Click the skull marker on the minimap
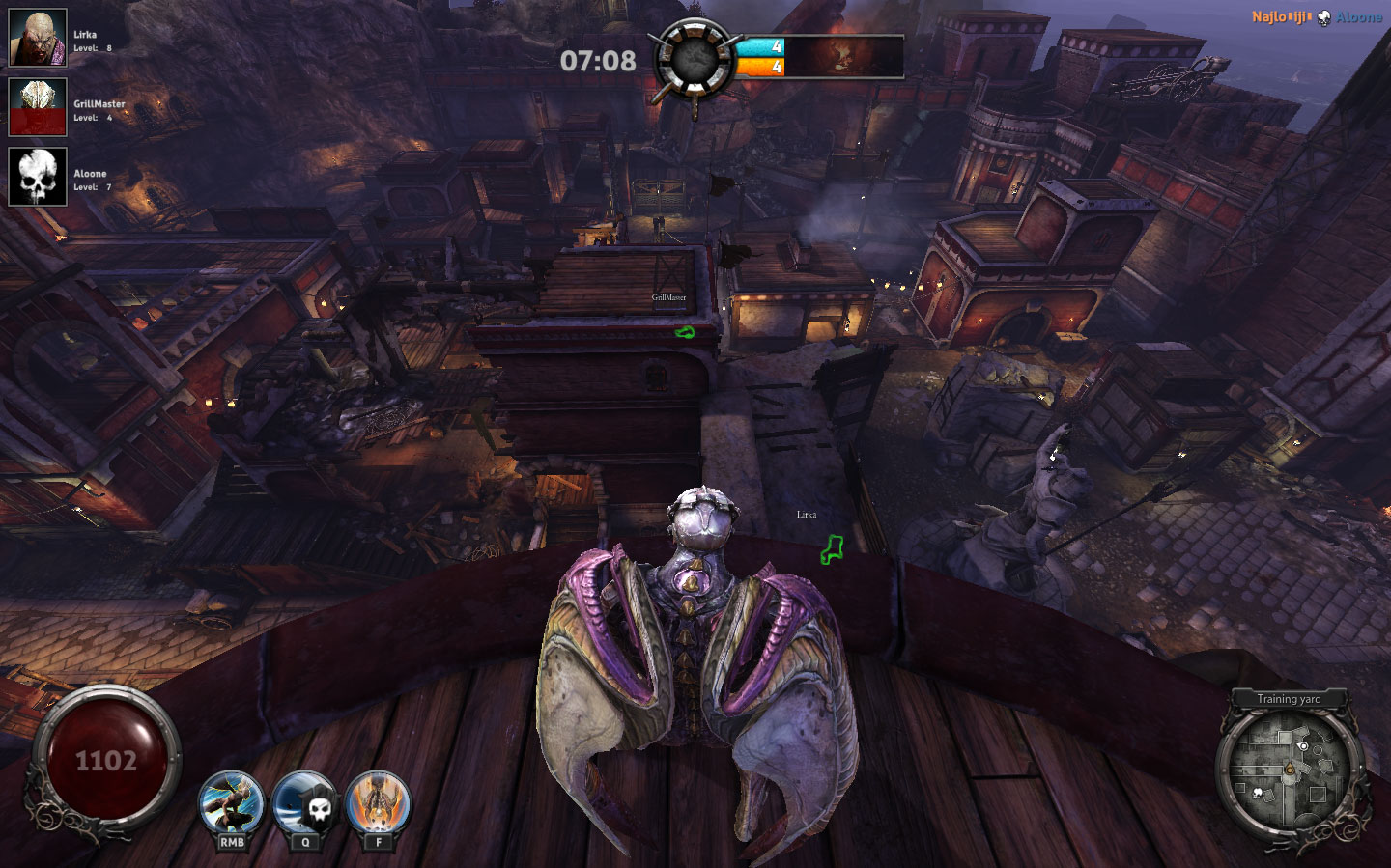 1258,793
